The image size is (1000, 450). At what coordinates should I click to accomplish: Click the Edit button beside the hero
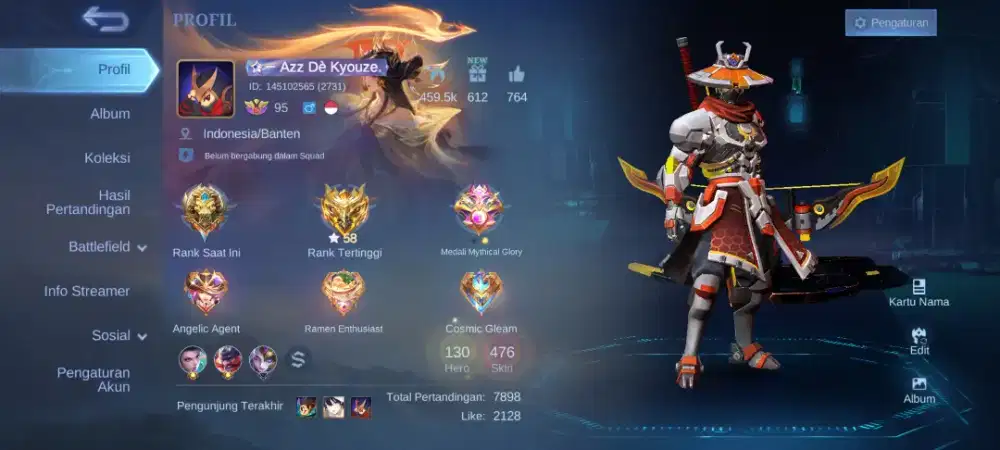click(x=919, y=341)
